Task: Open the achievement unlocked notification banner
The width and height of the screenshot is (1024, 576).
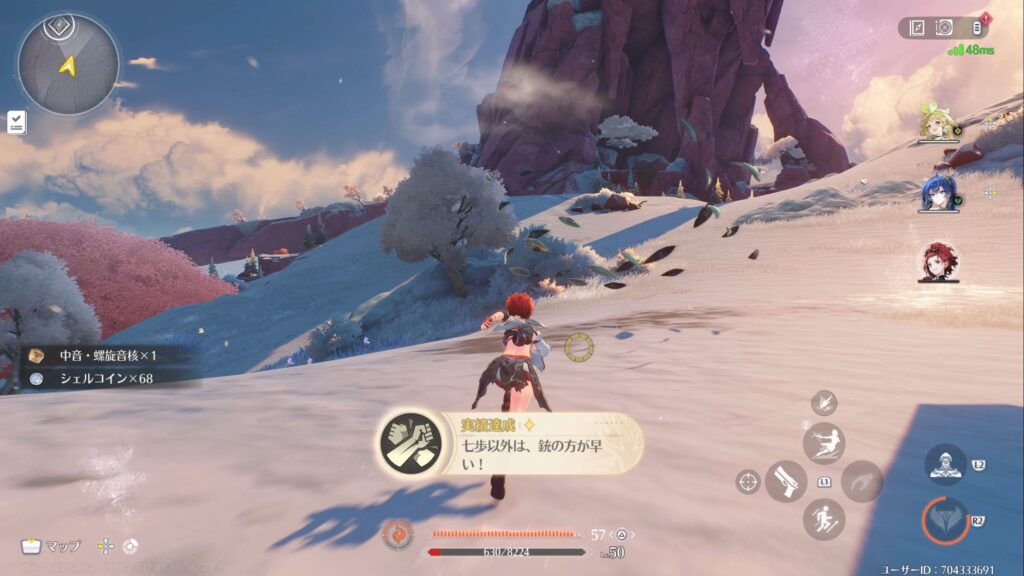Action: [x=510, y=444]
